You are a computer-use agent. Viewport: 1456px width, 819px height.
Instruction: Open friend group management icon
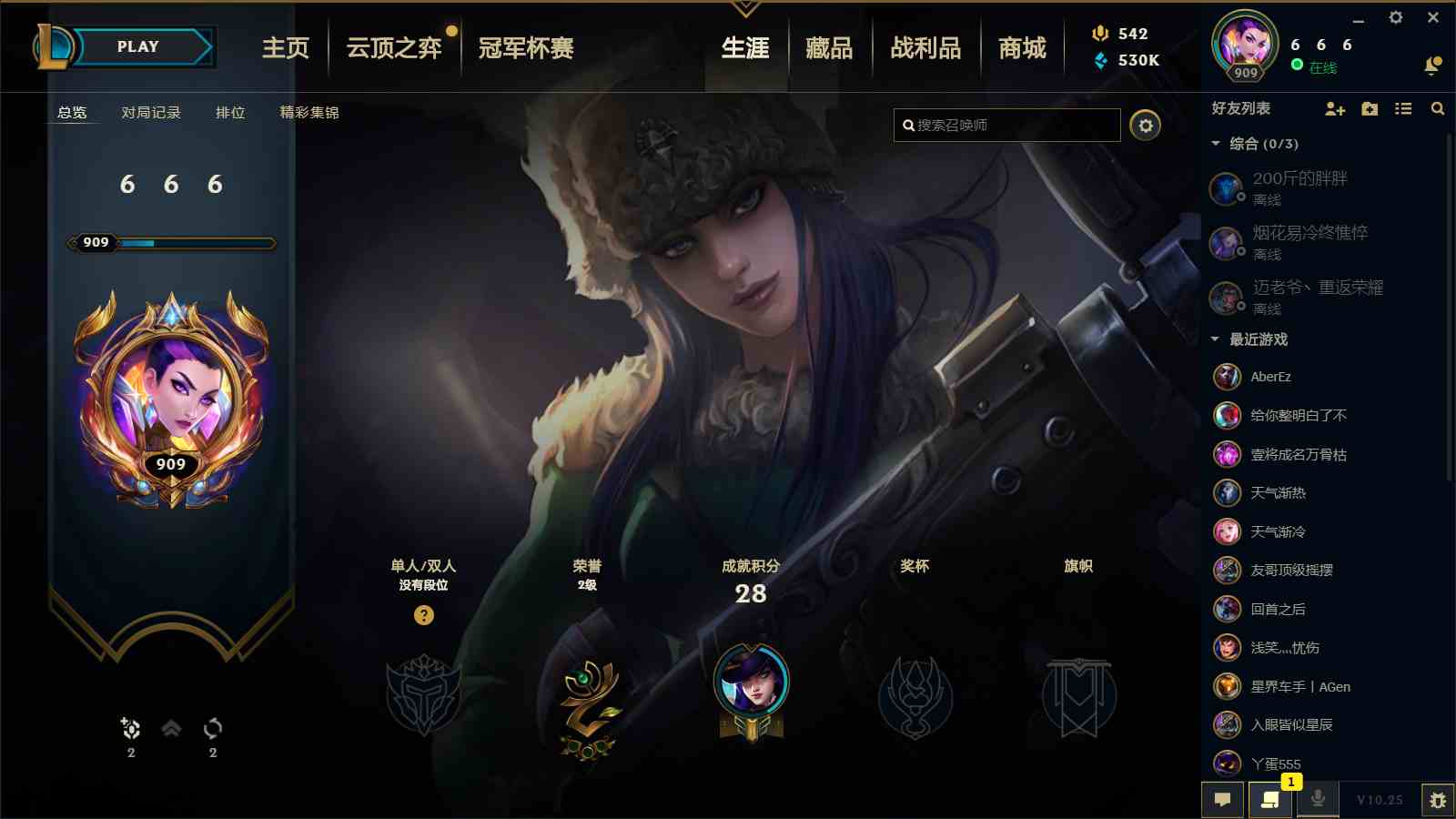click(x=1370, y=109)
